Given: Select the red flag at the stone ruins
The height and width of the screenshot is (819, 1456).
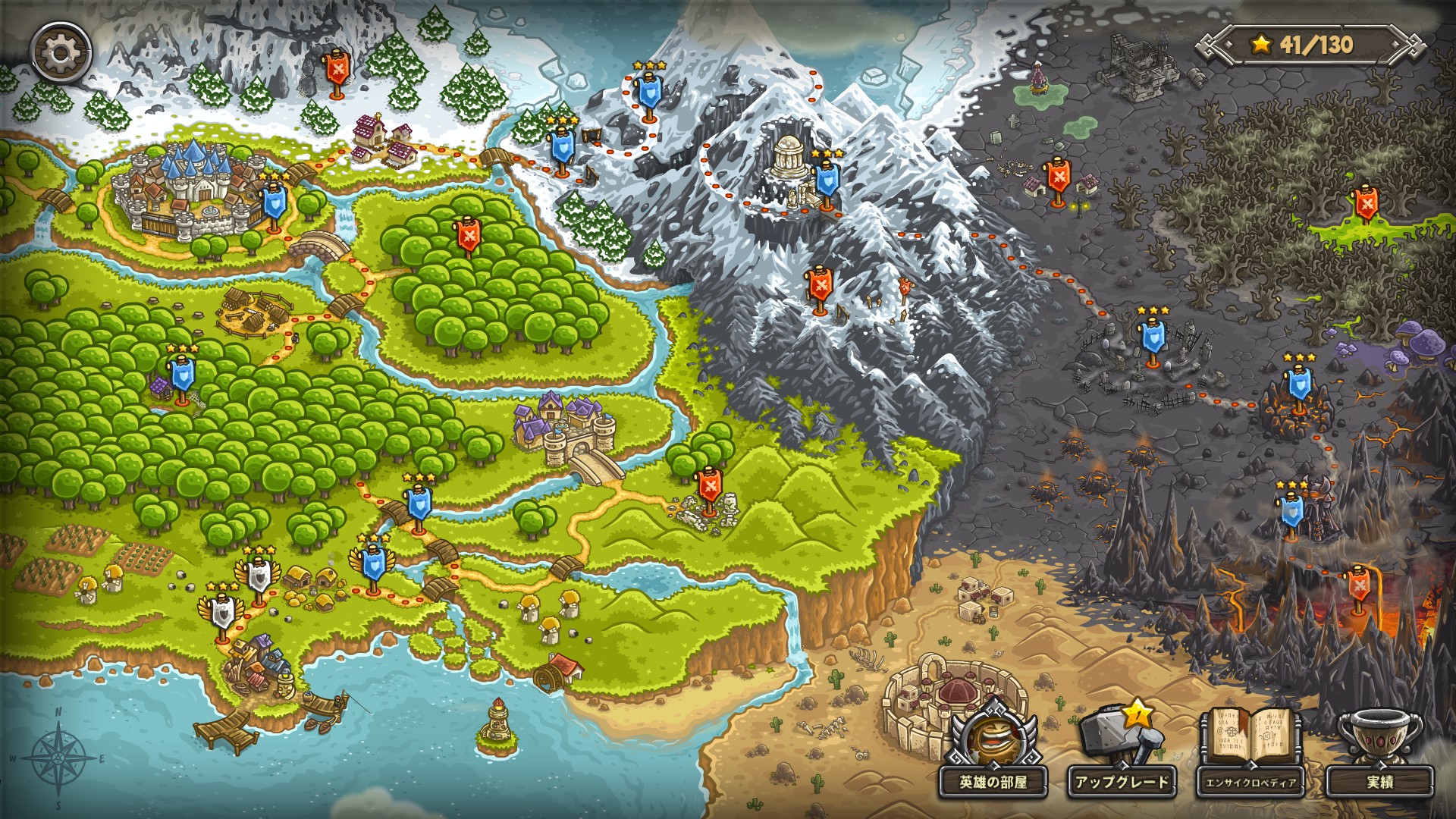Looking at the screenshot, I should pos(709,486).
